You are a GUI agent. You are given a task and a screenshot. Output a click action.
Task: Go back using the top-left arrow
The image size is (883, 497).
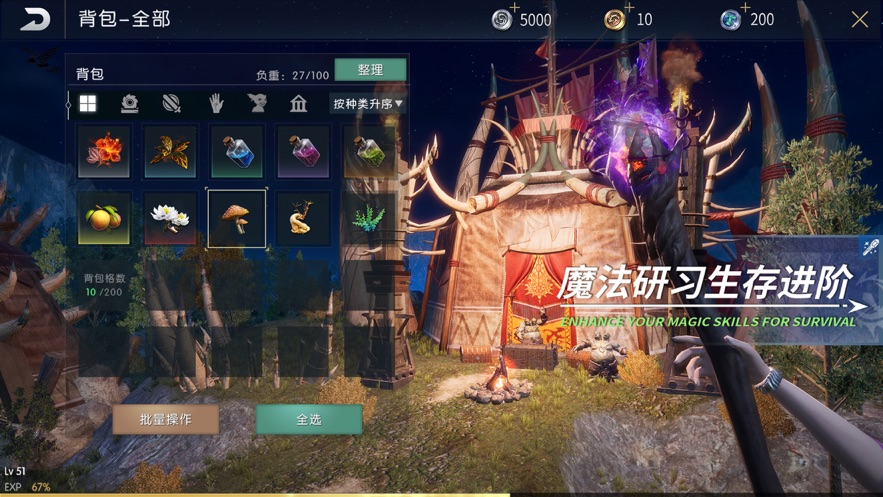(35, 19)
